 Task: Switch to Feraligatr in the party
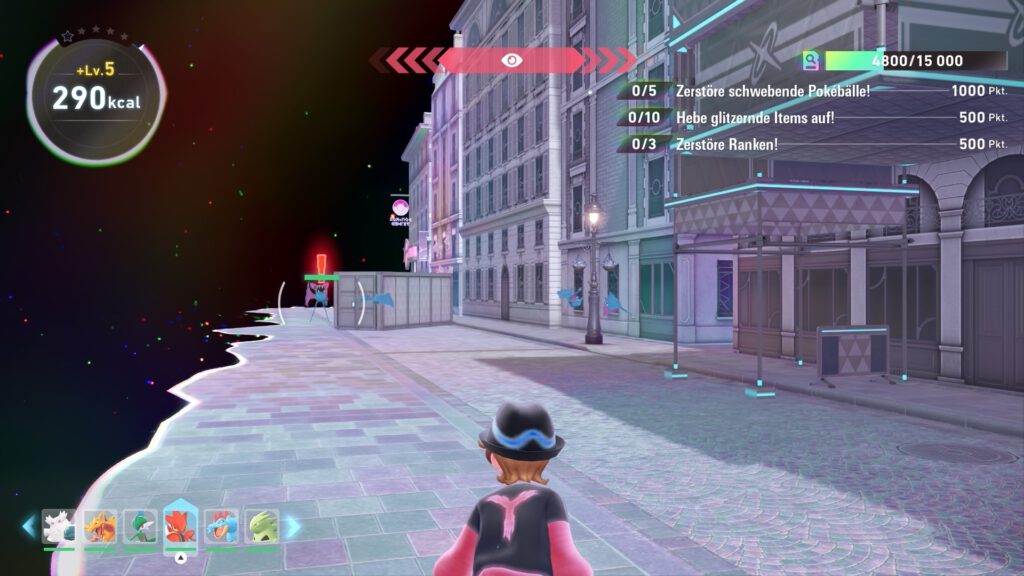pyautogui.click(x=221, y=526)
